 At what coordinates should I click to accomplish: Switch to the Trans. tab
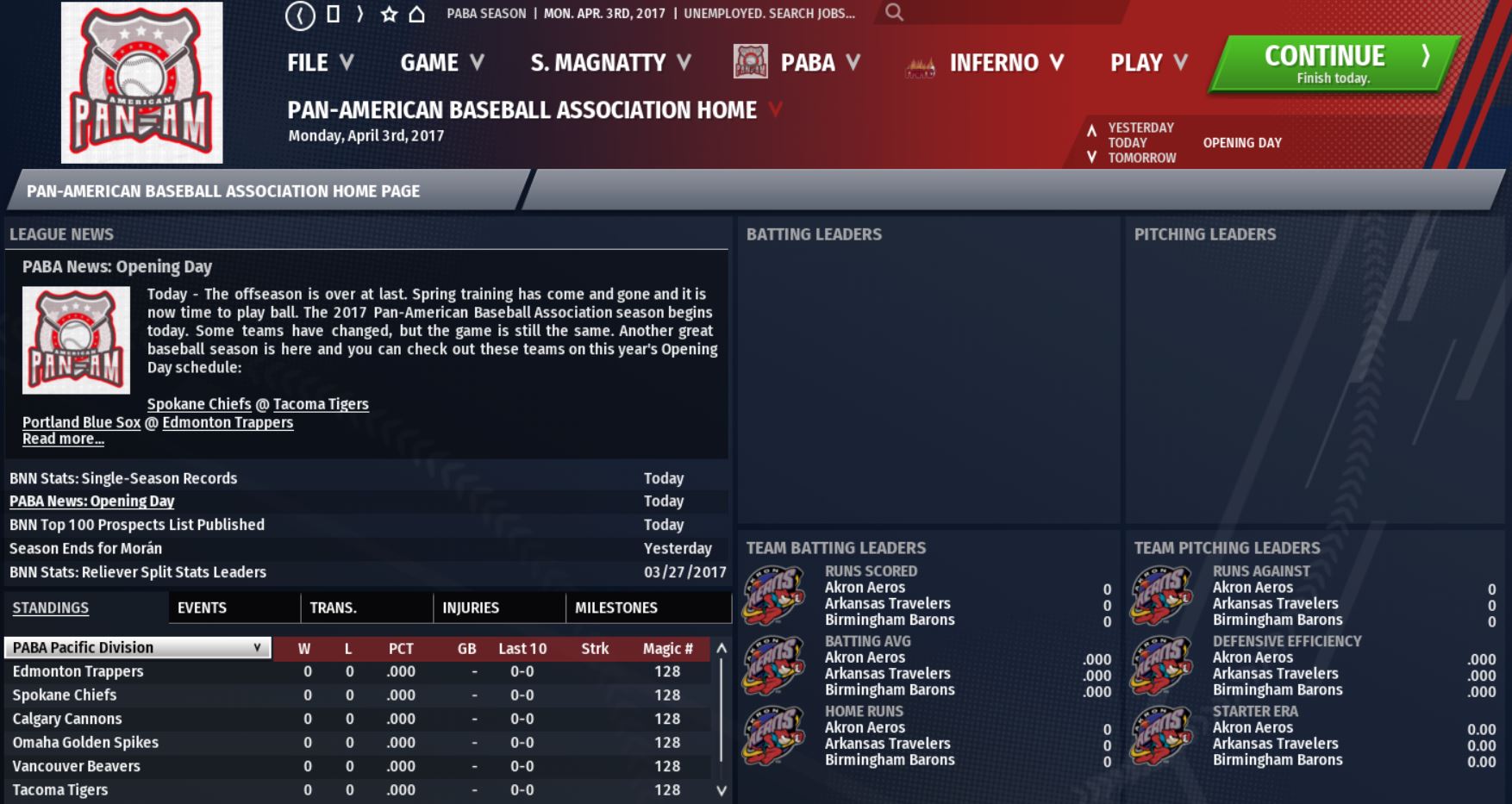tap(333, 608)
